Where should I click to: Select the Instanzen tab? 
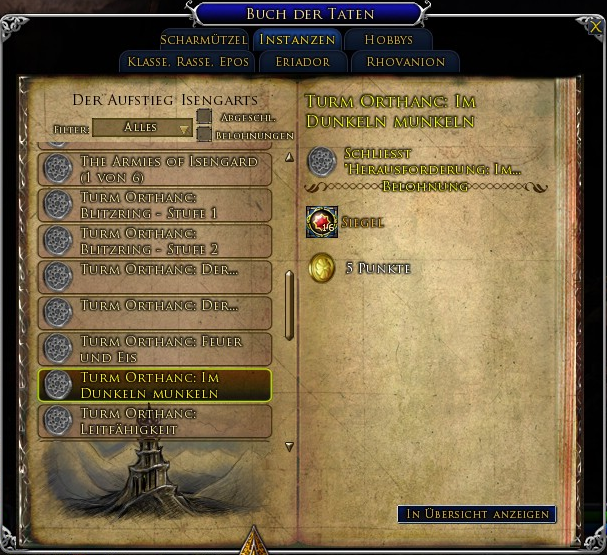coord(295,40)
